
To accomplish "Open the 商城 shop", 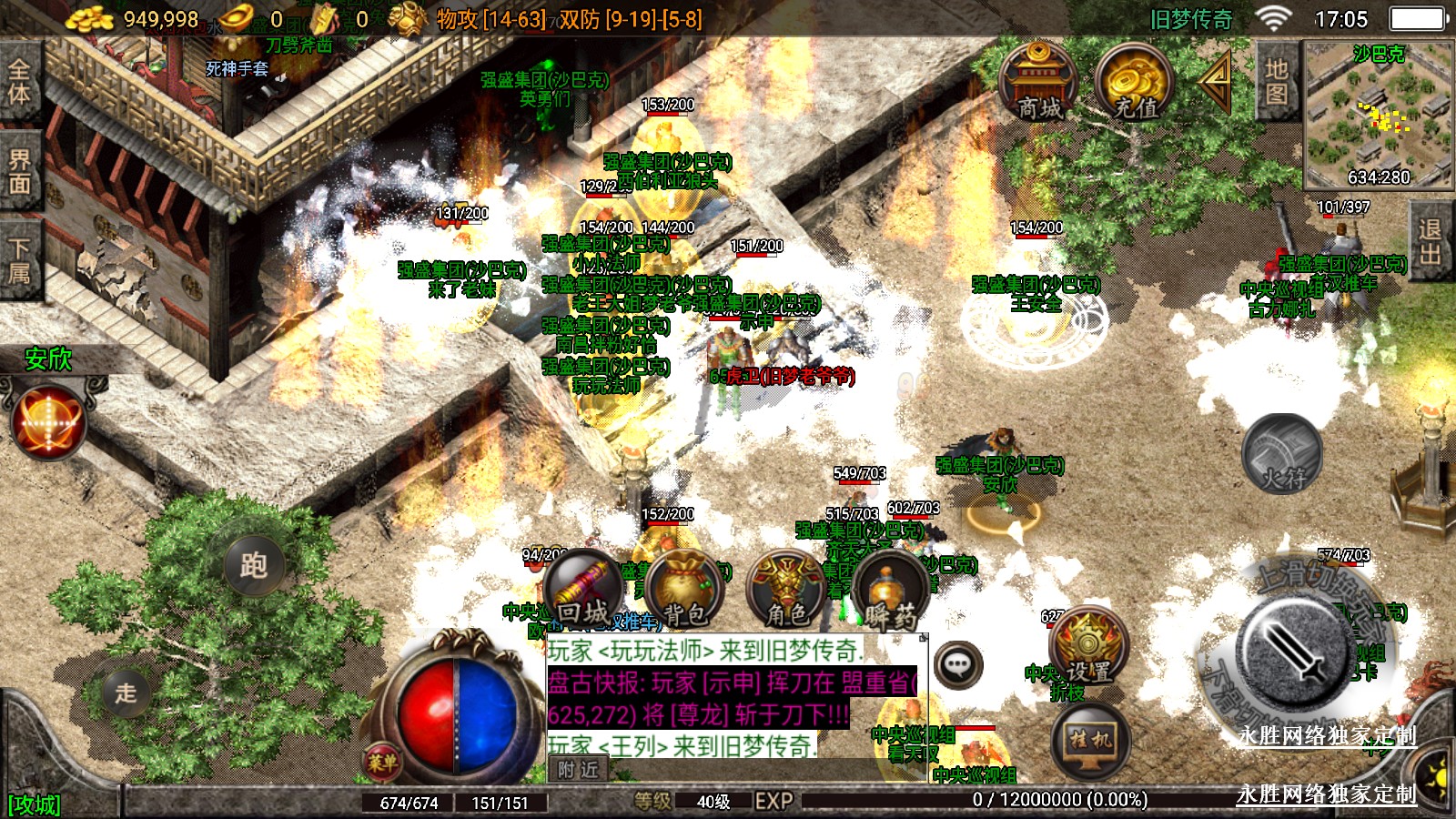I will coord(1037,81).
